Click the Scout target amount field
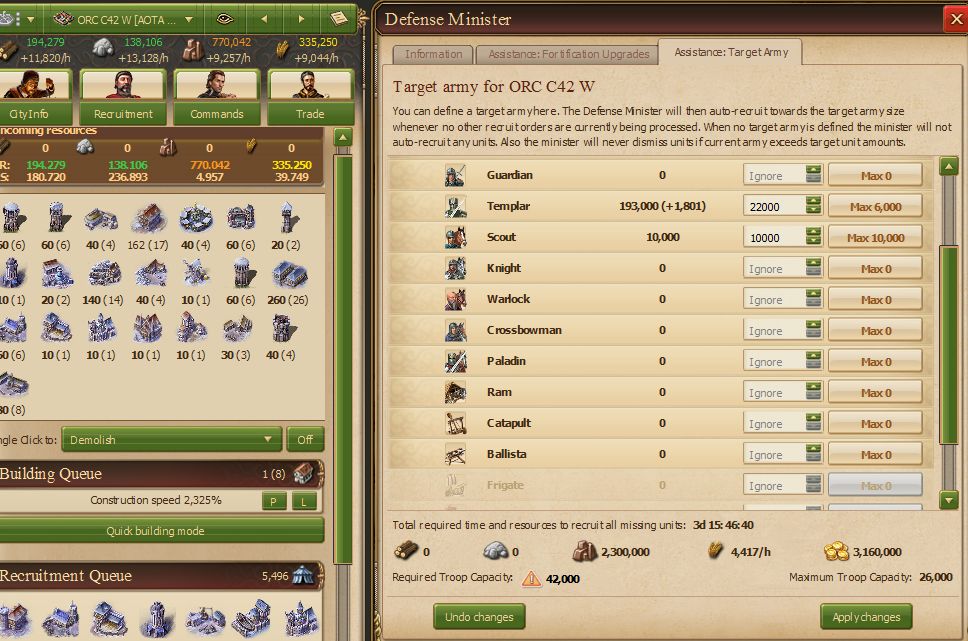The width and height of the screenshot is (968, 641). point(772,237)
